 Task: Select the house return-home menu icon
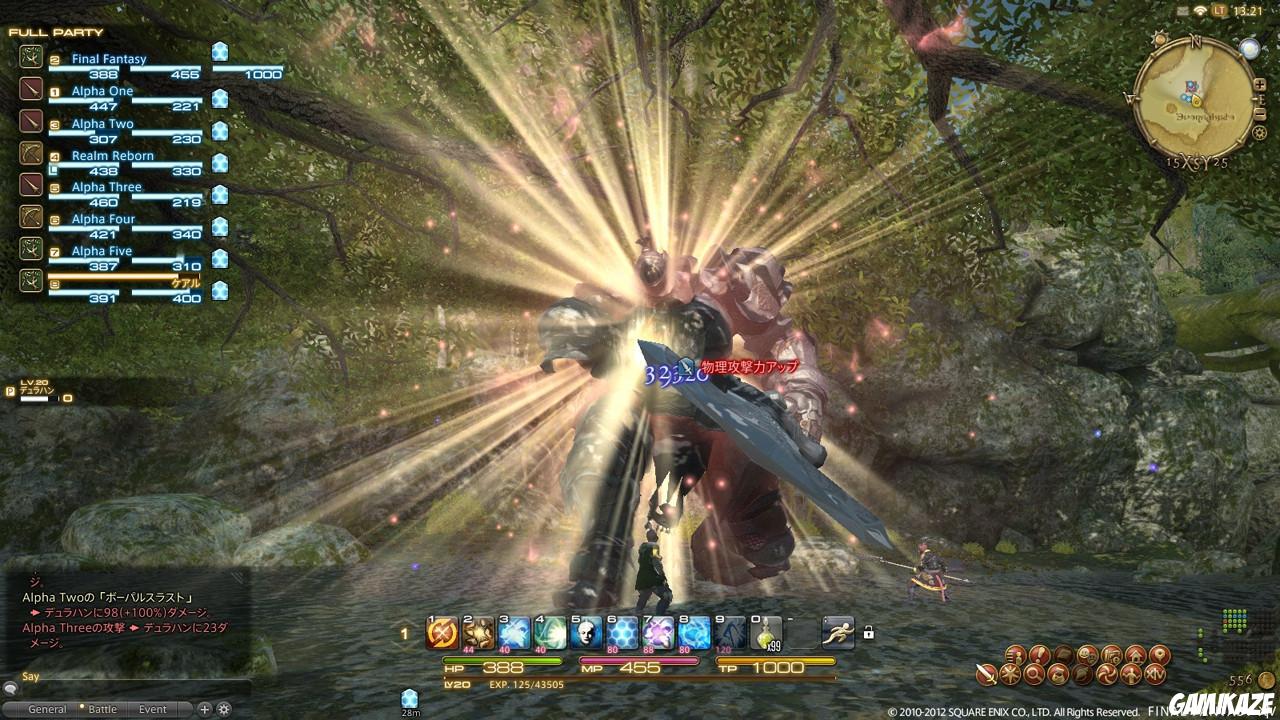pos(1136,655)
